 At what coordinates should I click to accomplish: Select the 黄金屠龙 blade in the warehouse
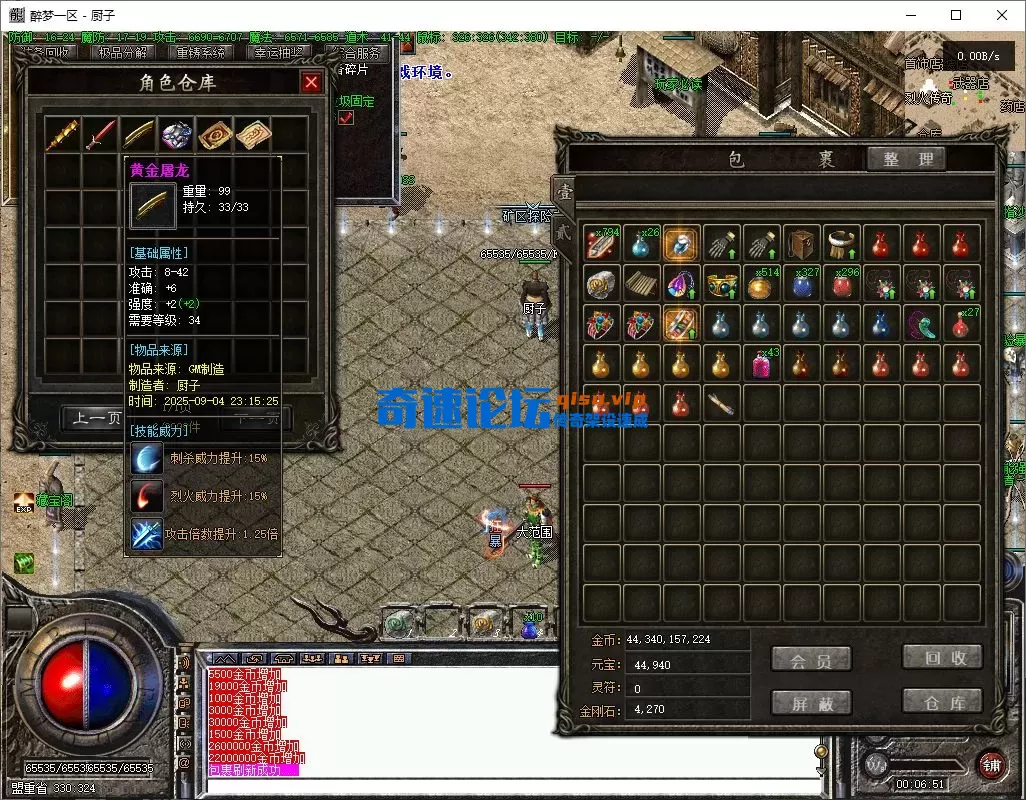pyautogui.click(x=138, y=134)
